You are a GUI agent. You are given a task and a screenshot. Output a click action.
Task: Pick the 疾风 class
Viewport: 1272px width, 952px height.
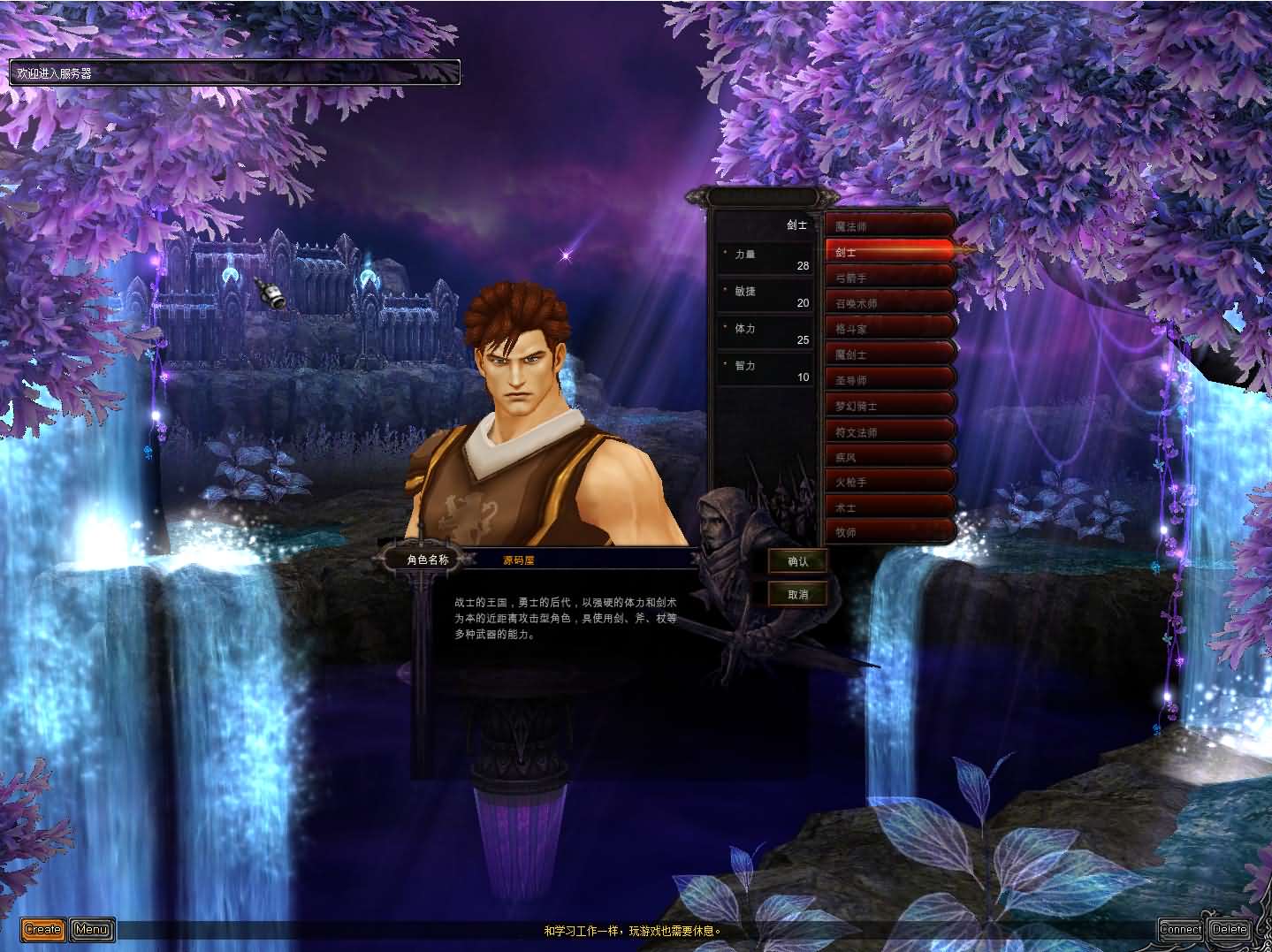coord(889,458)
